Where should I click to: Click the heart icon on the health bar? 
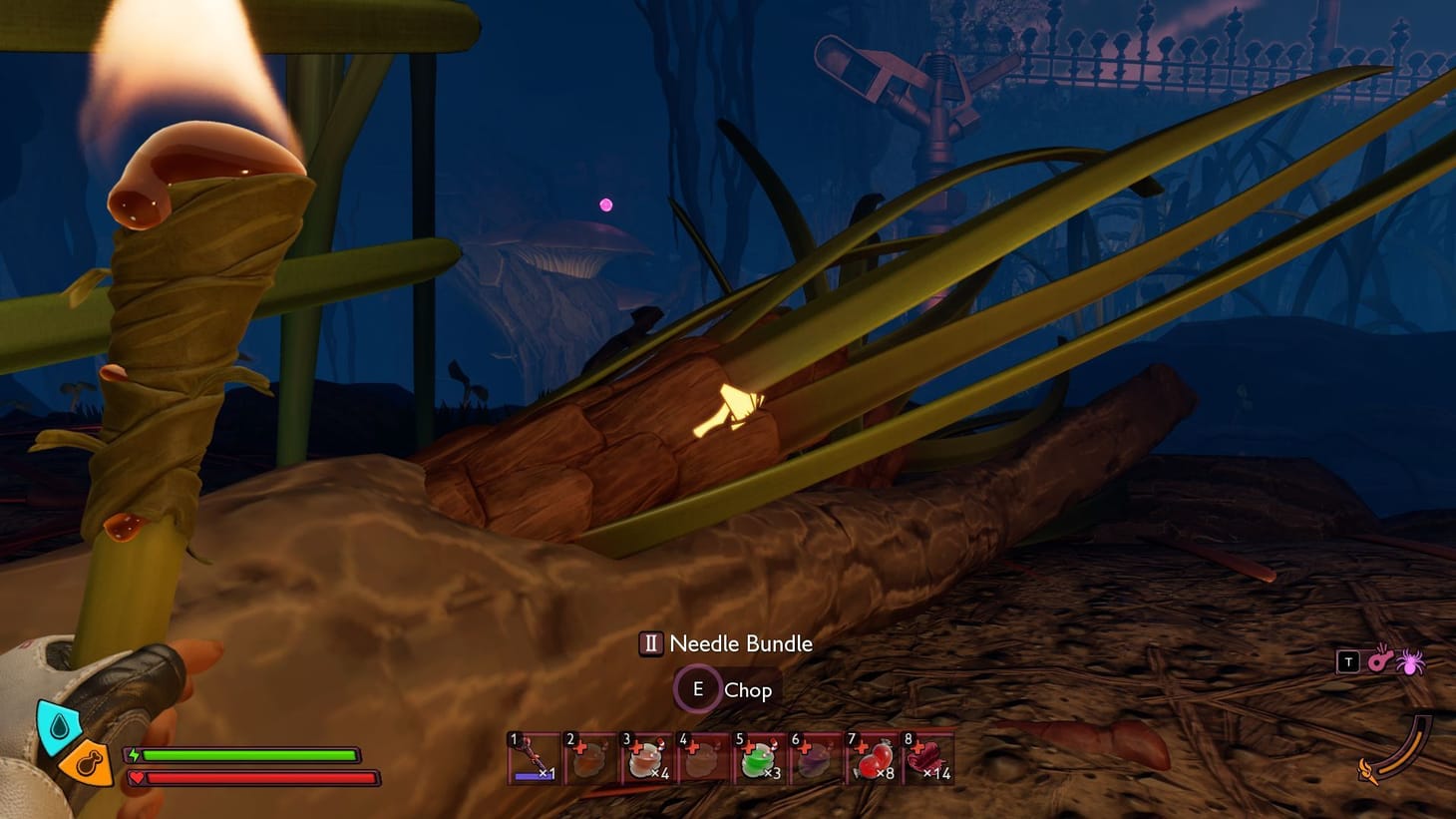[137, 777]
